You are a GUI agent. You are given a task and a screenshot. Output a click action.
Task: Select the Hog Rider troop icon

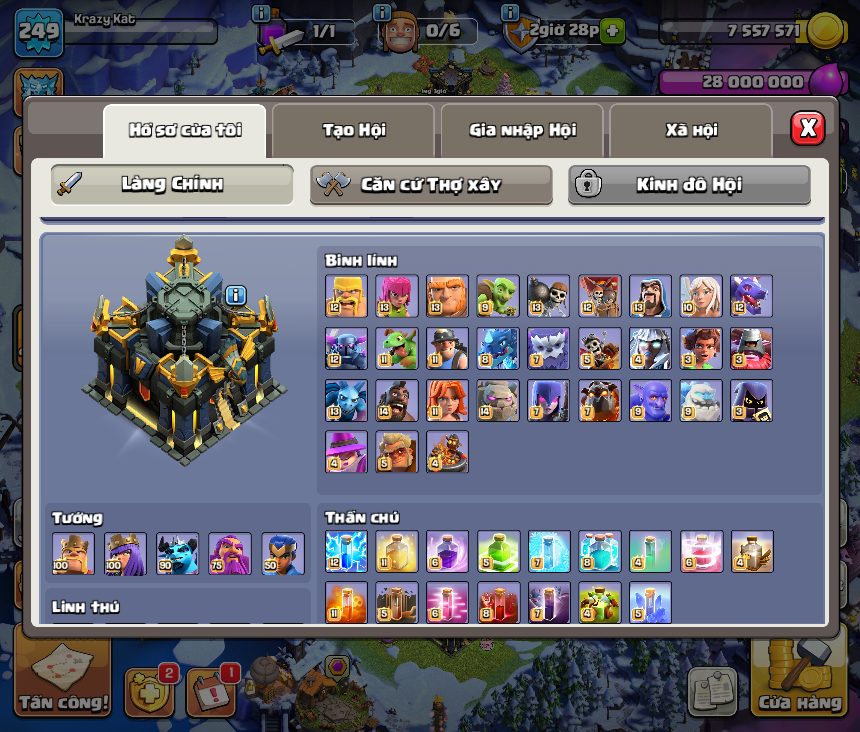(397, 400)
